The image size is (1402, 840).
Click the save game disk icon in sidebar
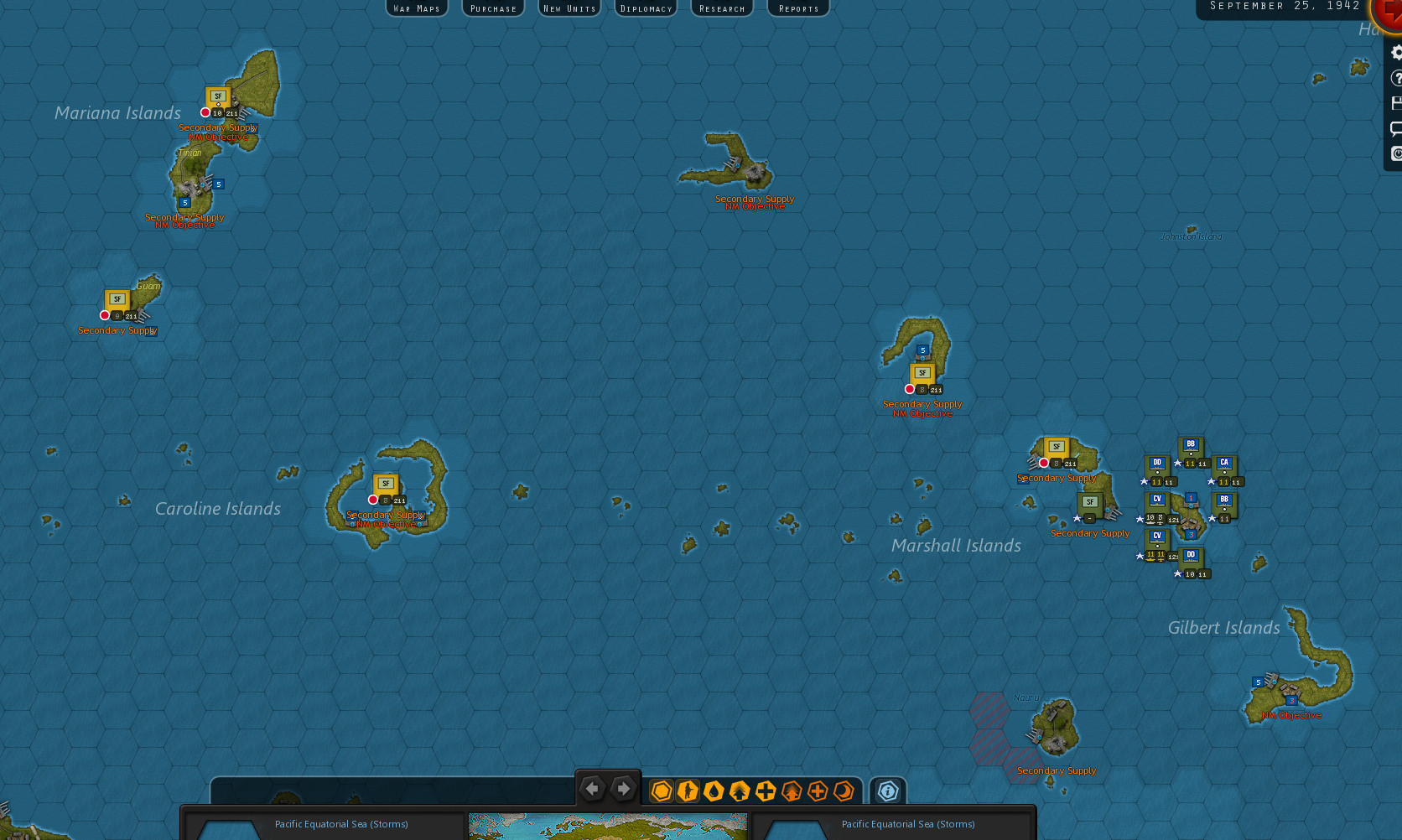click(x=1396, y=101)
